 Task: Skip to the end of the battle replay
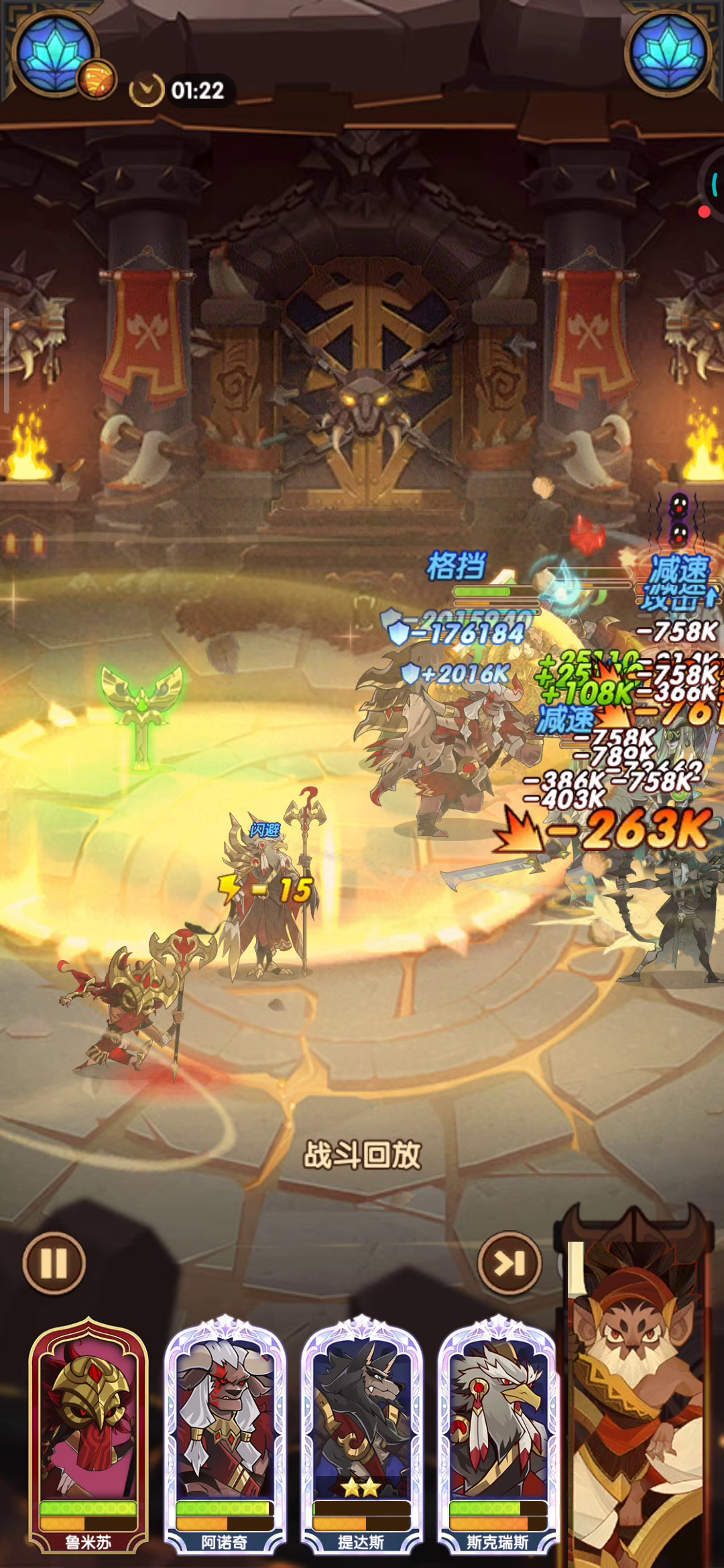pos(509,1263)
